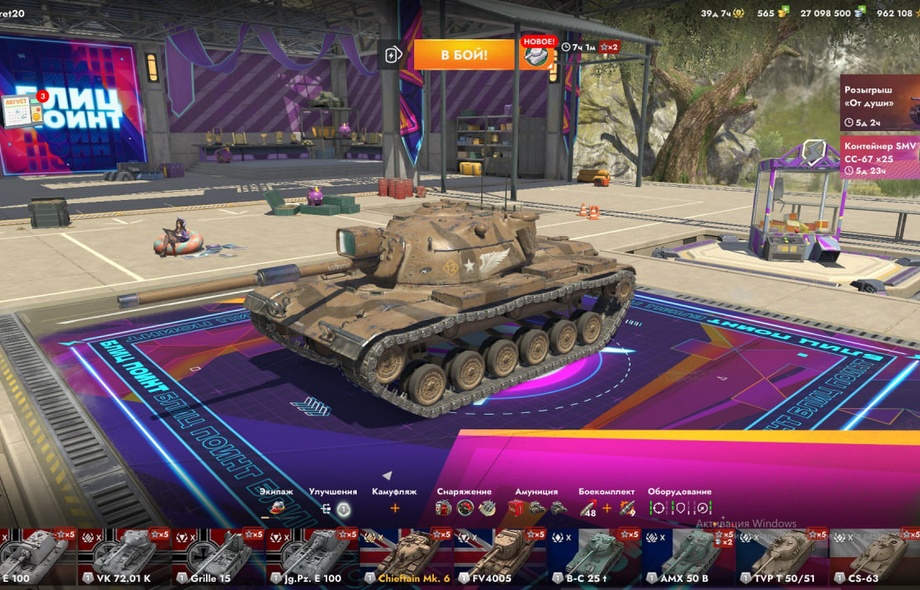Start a battle with the В БОЙ! button
The image size is (920, 590).
coord(463,54)
